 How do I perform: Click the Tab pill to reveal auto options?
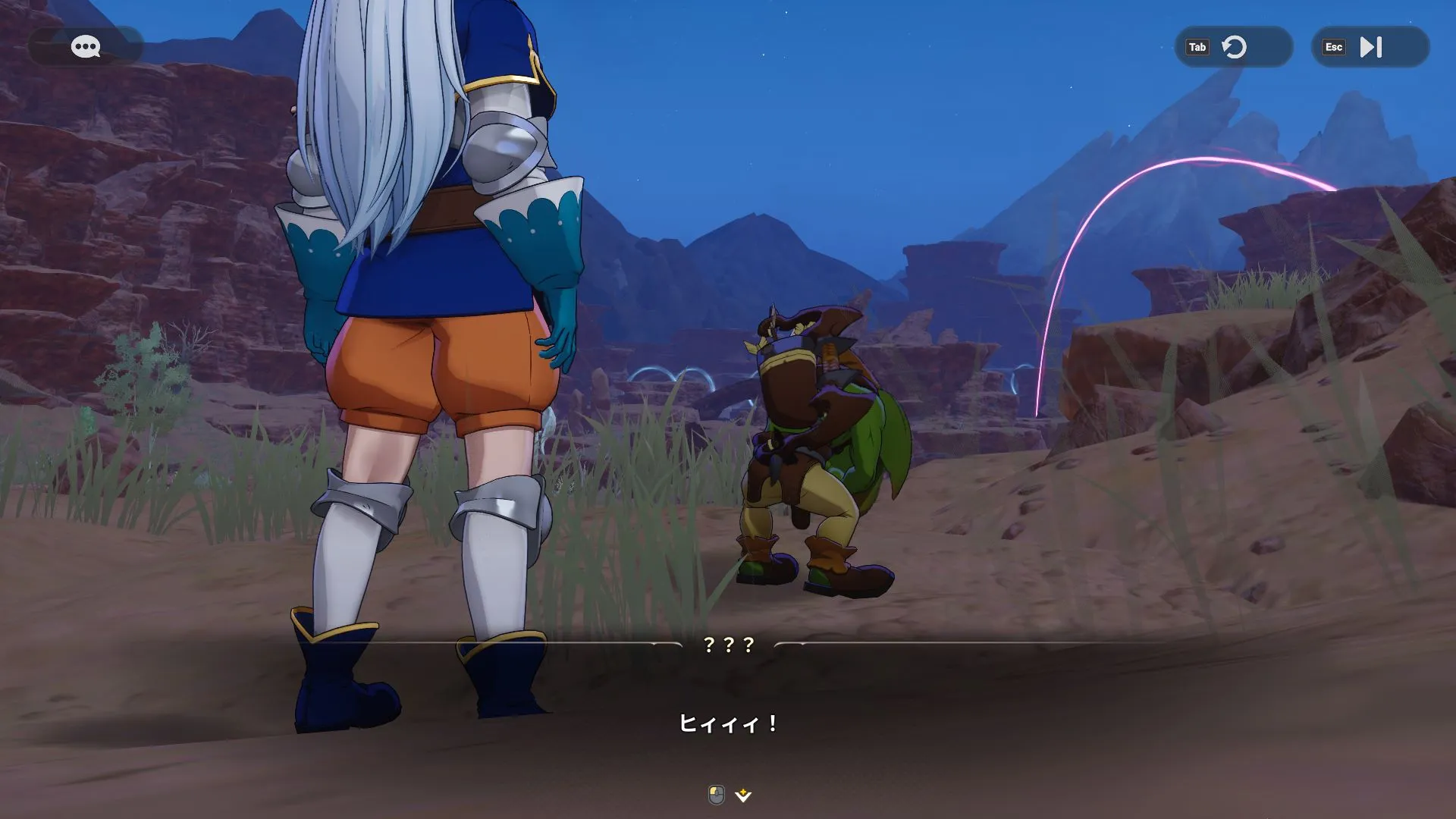click(1198, 47)
